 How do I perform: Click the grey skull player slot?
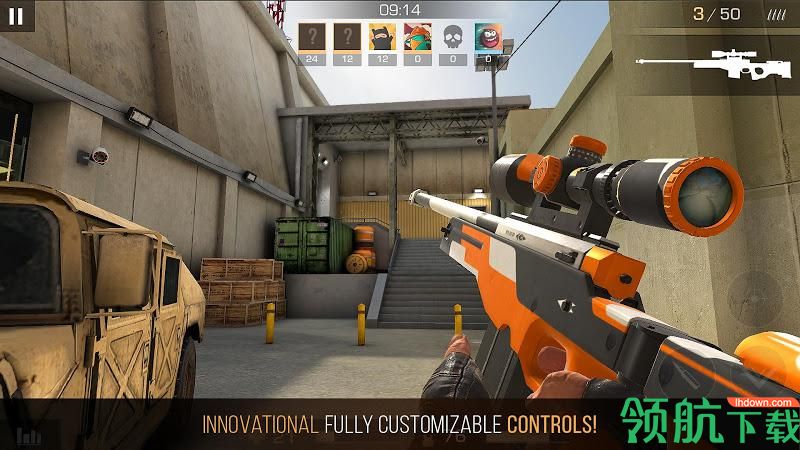[453, 37]
